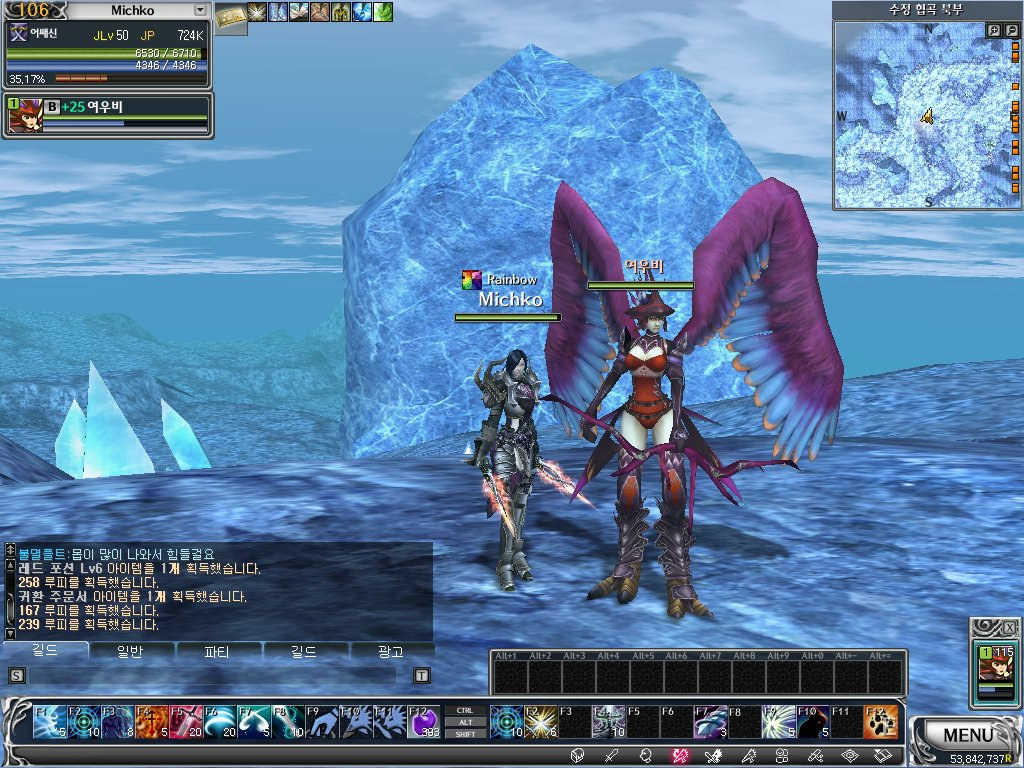This screenshot has height=768, width=1024.
Task: Zoom out the minimap
Action: click(1012, 31)
